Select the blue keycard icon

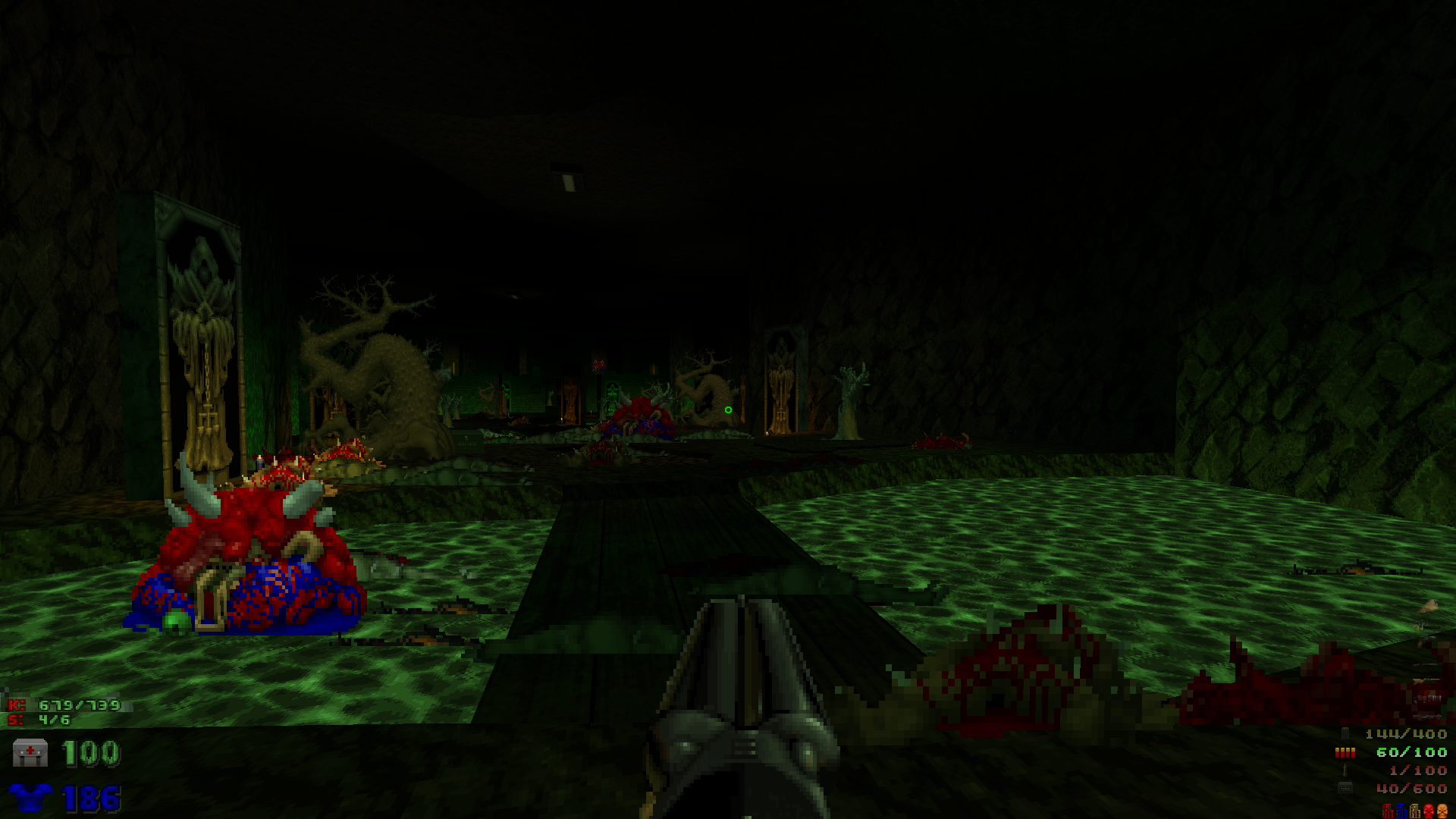pyautogui.click(x=1401, y=811)
